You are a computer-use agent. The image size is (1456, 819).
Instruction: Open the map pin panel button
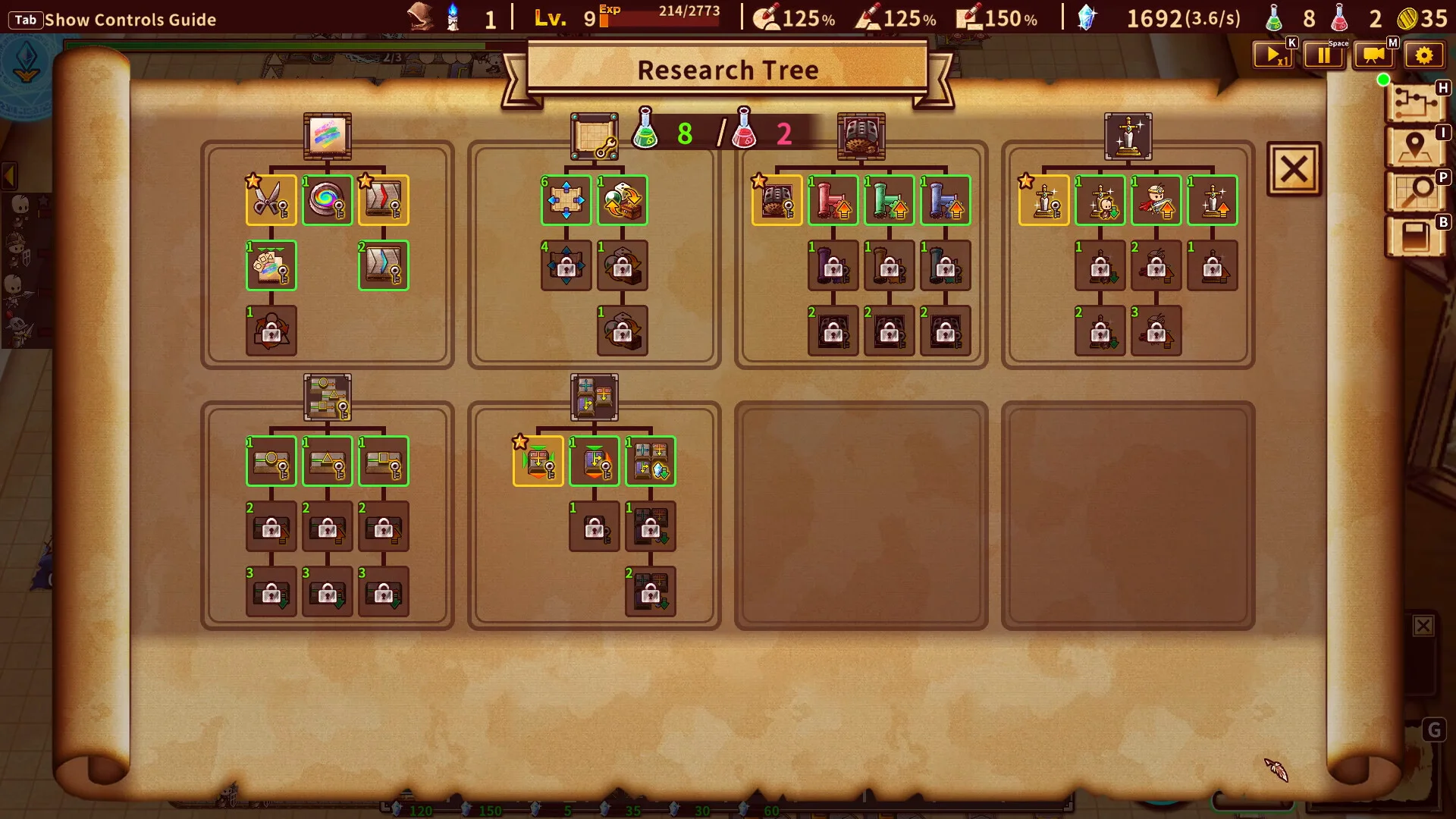tap(1415, 146)
